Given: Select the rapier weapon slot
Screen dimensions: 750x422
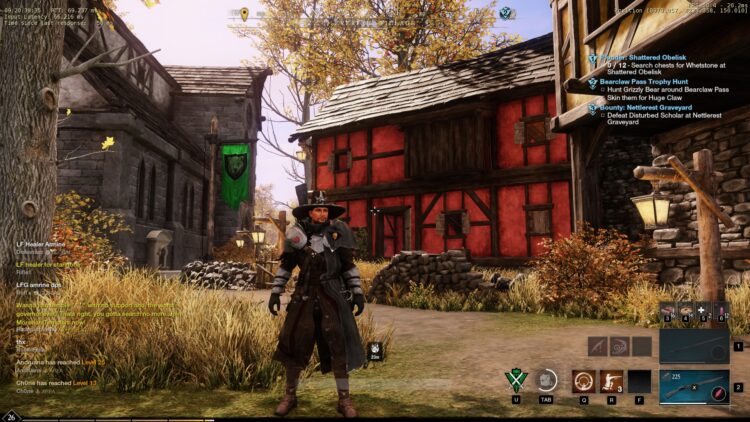Looking at the screenshot, I should 694,346.
